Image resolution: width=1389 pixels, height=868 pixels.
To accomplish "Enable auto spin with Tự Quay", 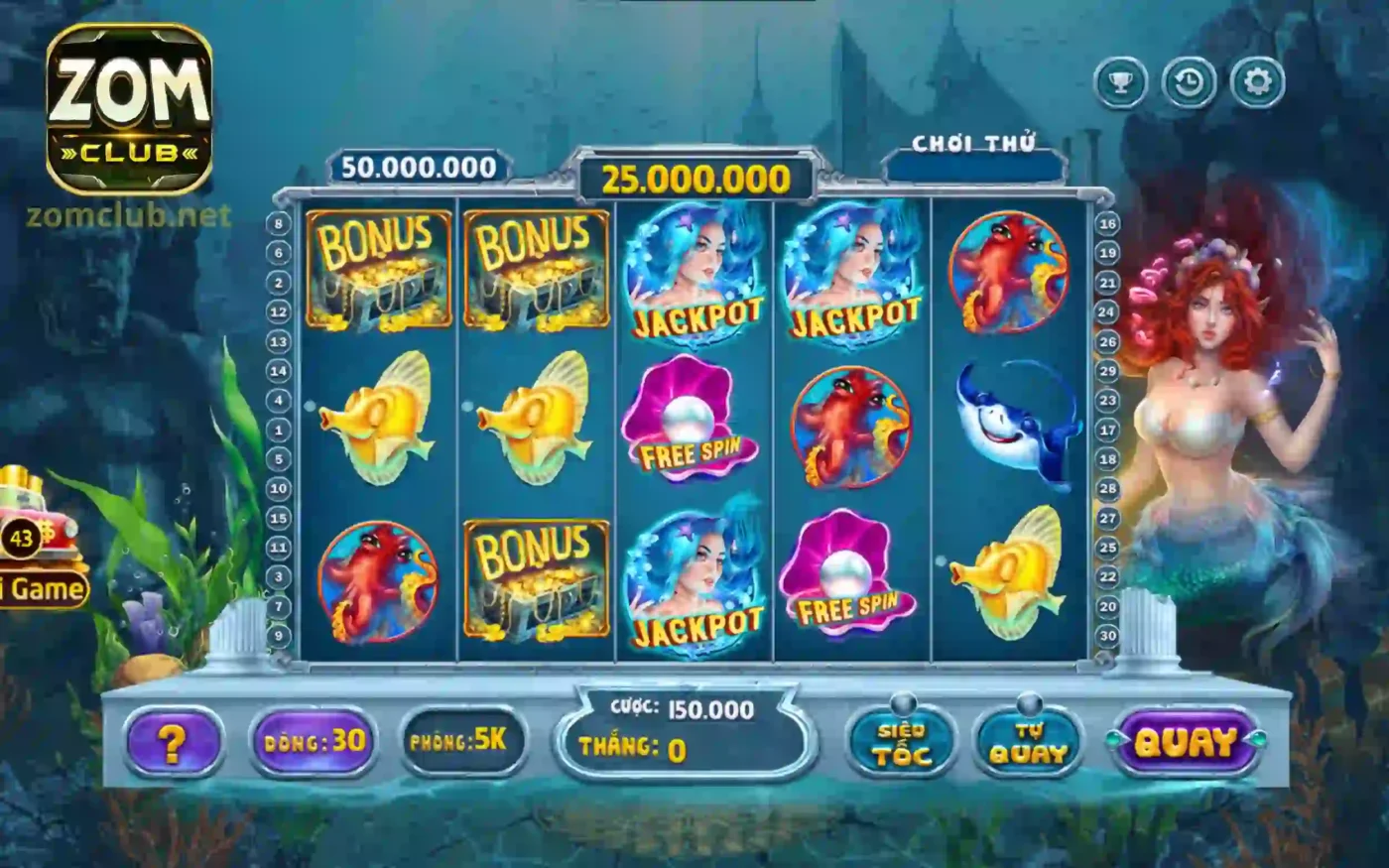I will click(x=1028, y=743).
